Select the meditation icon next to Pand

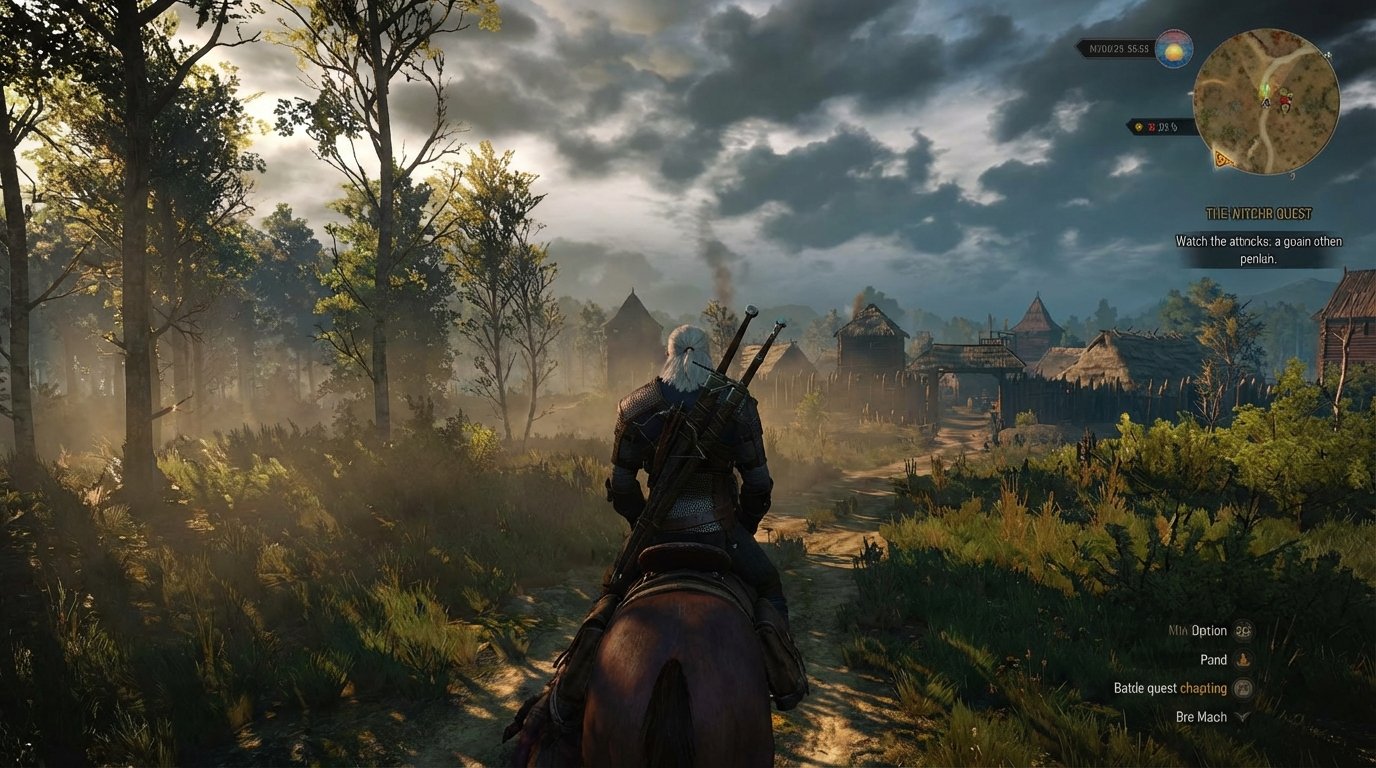pos(1243,659)
